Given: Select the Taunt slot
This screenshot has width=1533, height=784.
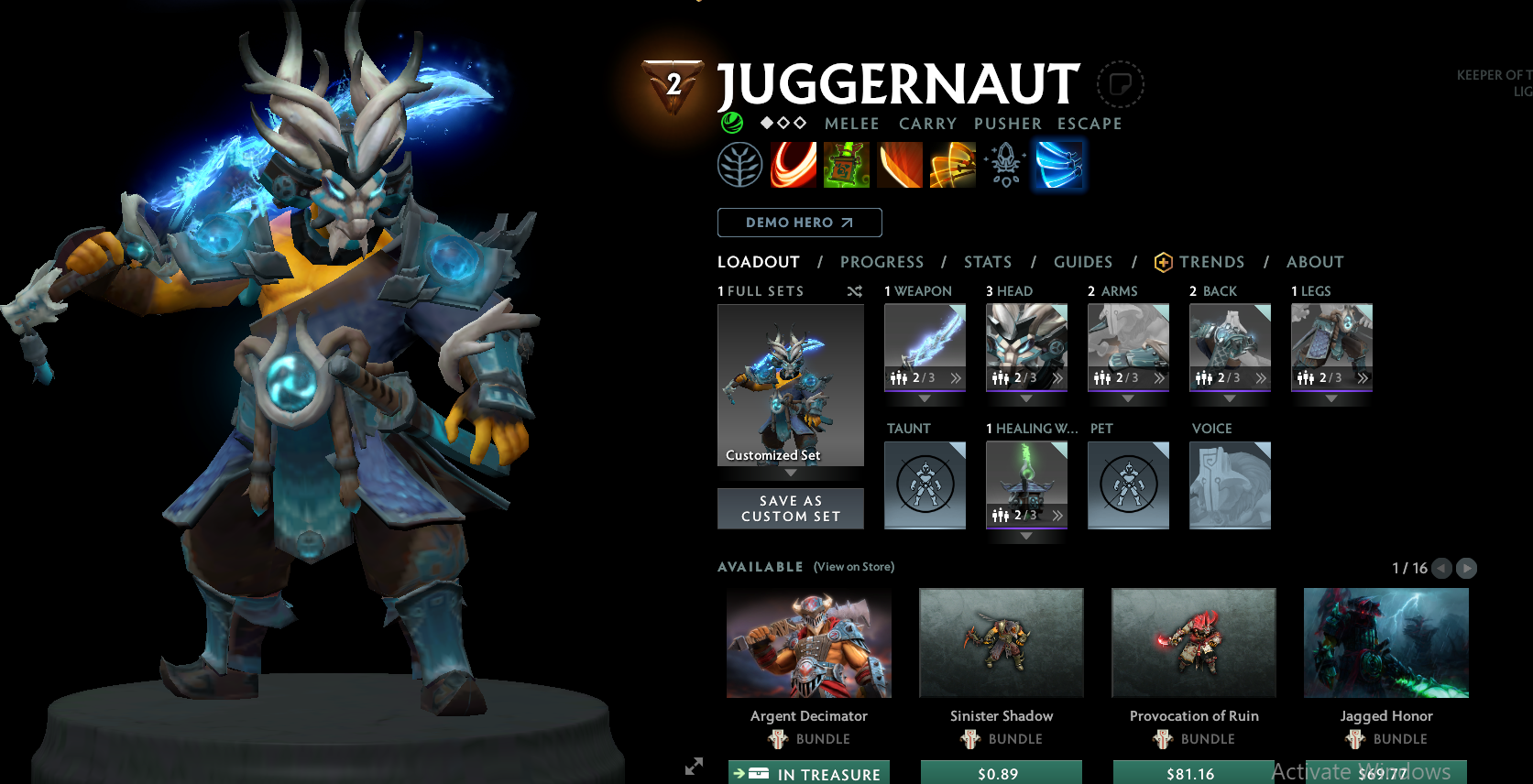Looking at the screenshot, I should coord(925,485).
